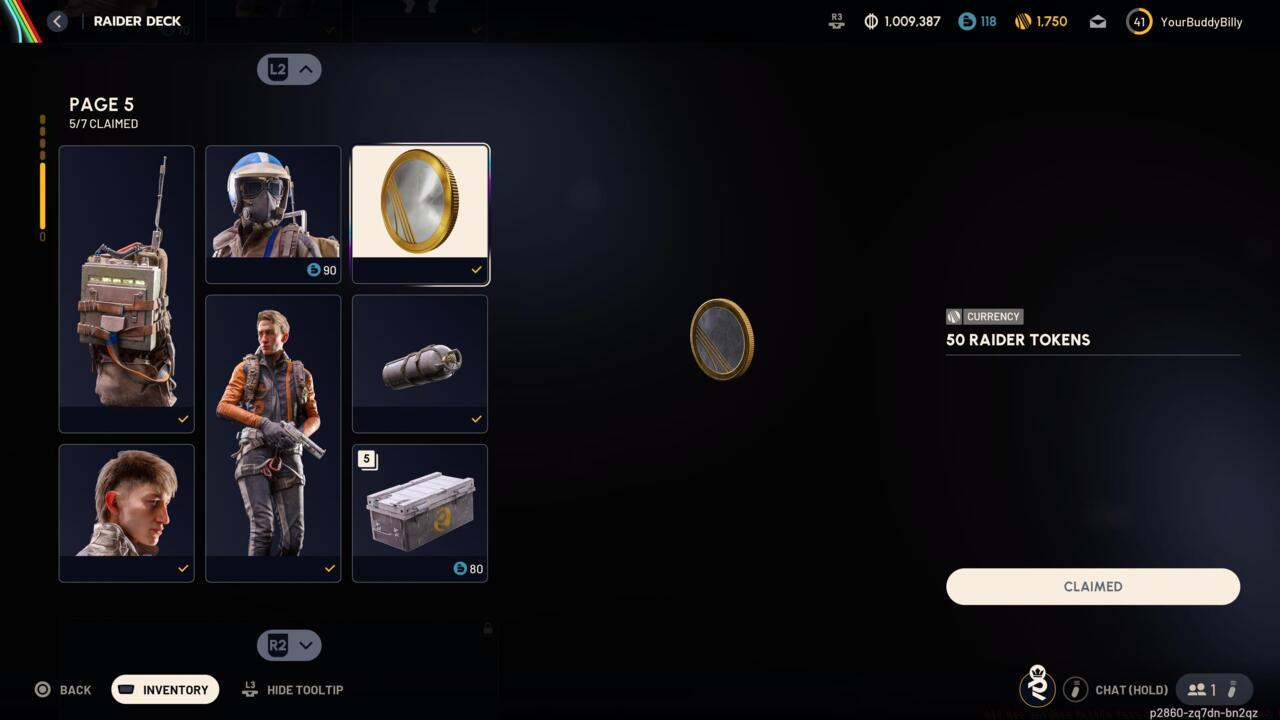The image size is (1280, 720).
Task: Toggle the claimed check on the outfit card
Action: coord(329,569)
